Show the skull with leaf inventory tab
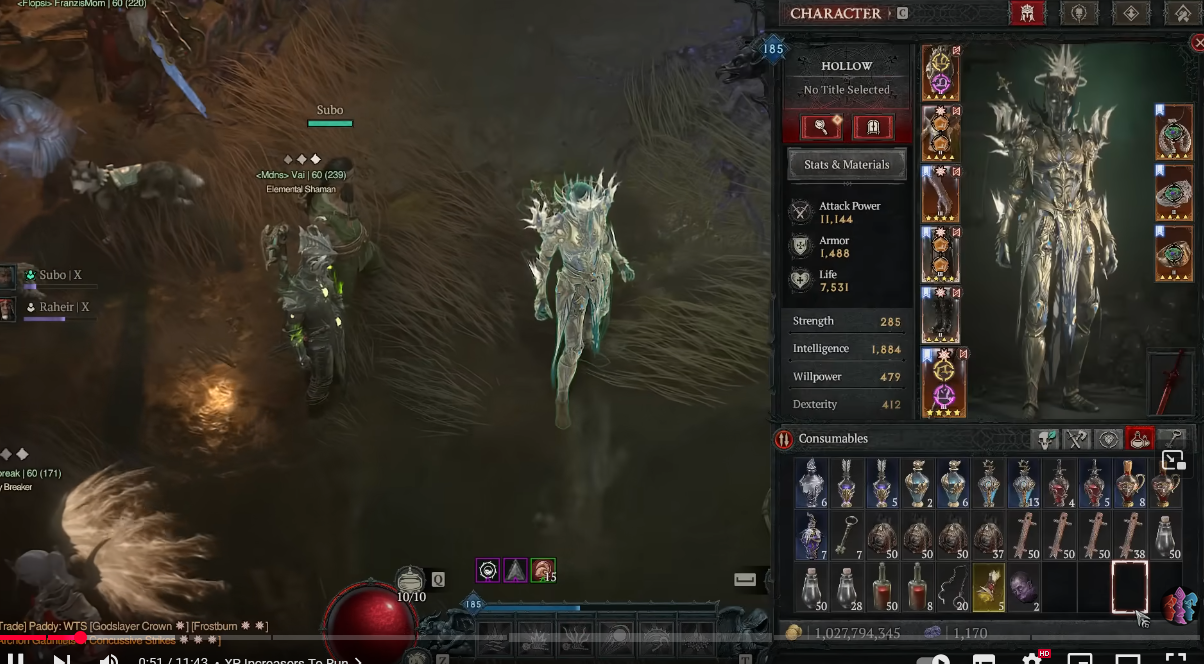The image size is (1204, 664). coord(1045,439)
